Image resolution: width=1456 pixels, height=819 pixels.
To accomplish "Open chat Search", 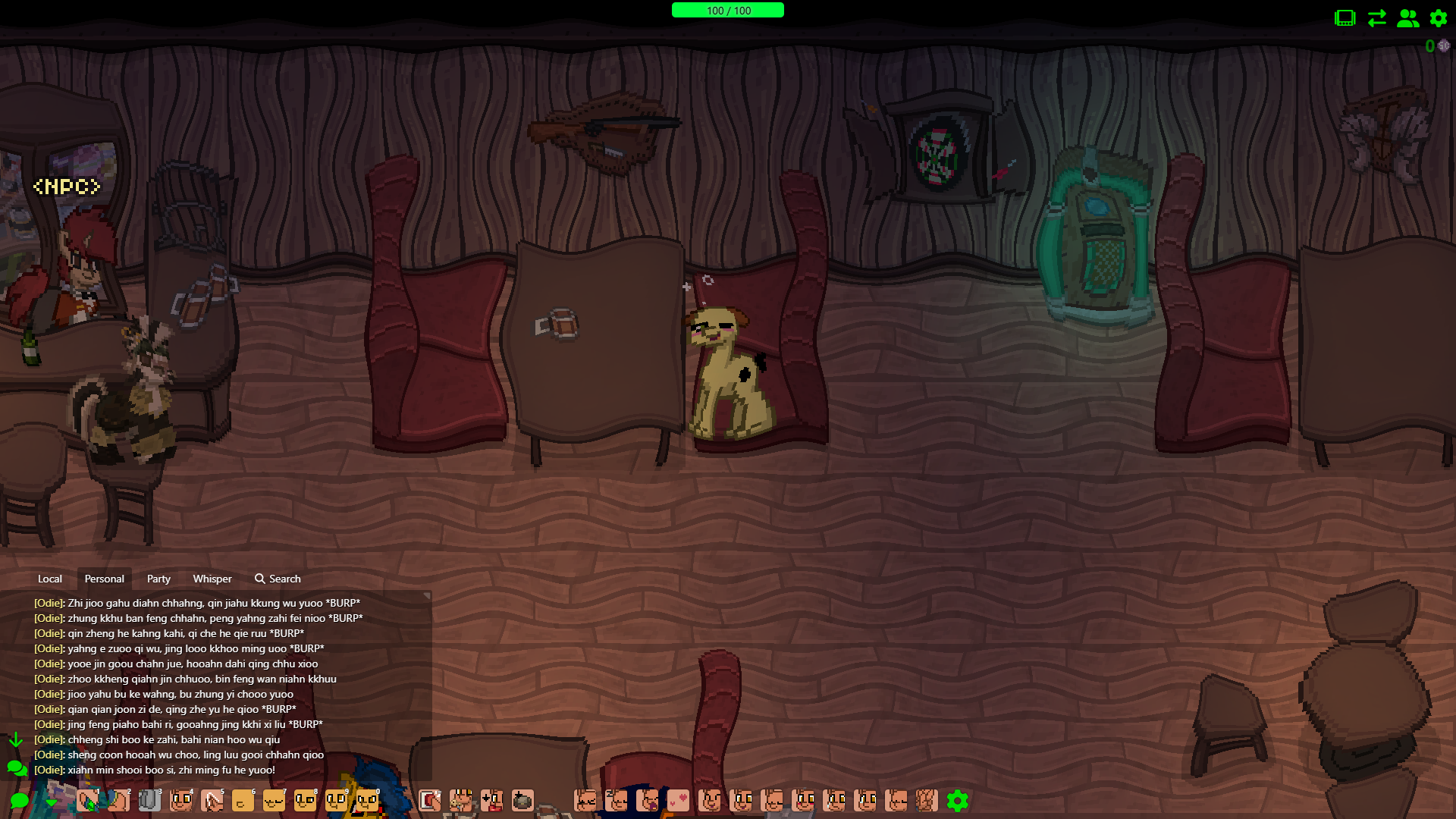I will (x=278, y=579).
